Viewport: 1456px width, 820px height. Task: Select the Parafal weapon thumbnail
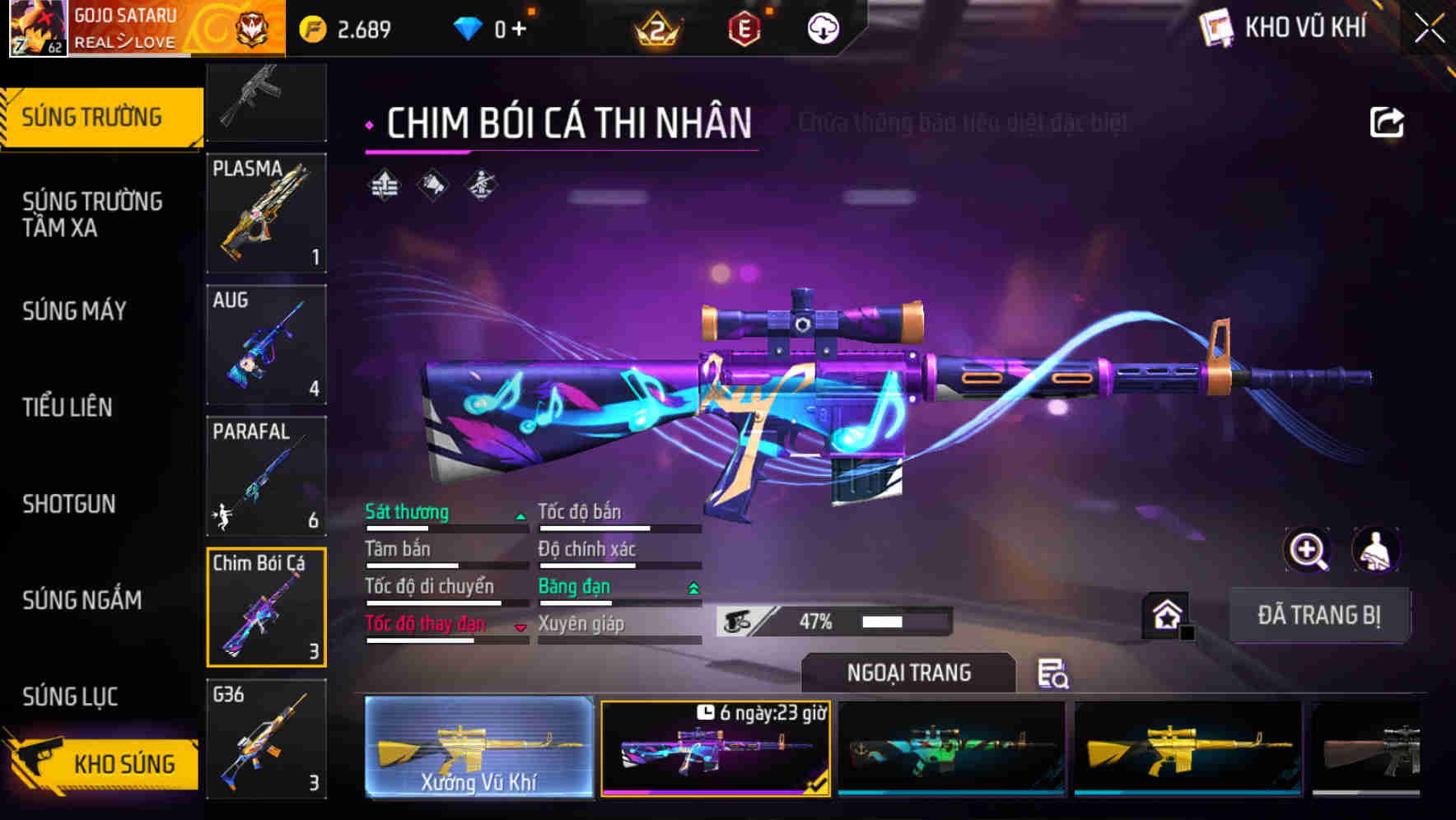(x=266, y=476)
